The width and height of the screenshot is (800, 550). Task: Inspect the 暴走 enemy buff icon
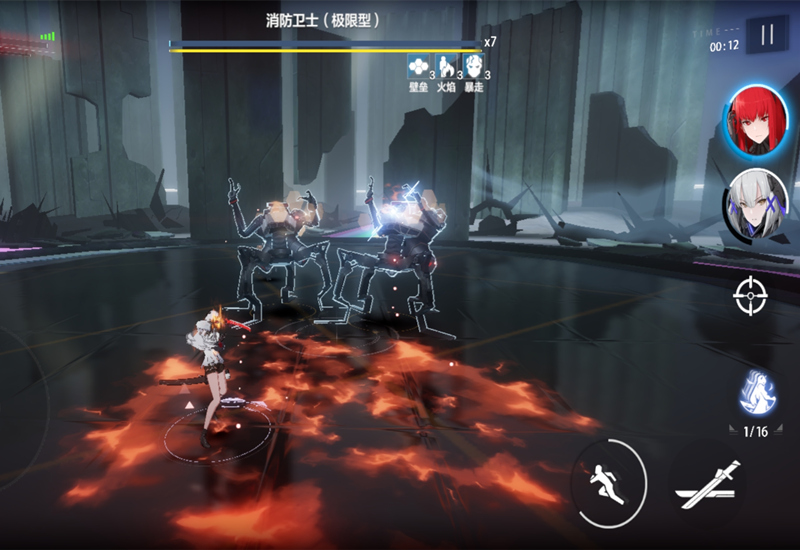pos(476,67)
